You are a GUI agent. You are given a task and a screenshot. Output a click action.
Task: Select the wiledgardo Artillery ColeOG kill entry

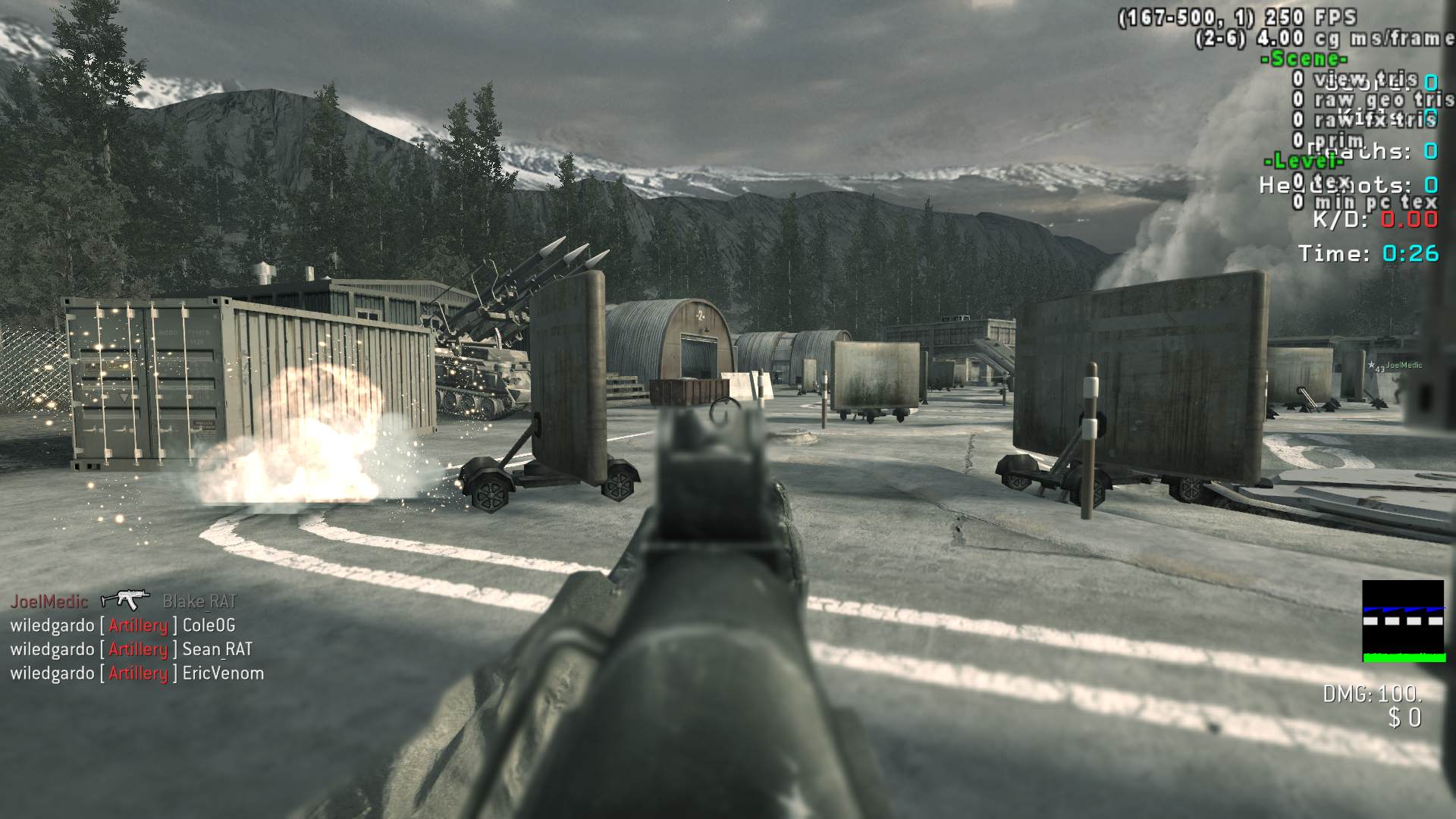coord(122,626)
